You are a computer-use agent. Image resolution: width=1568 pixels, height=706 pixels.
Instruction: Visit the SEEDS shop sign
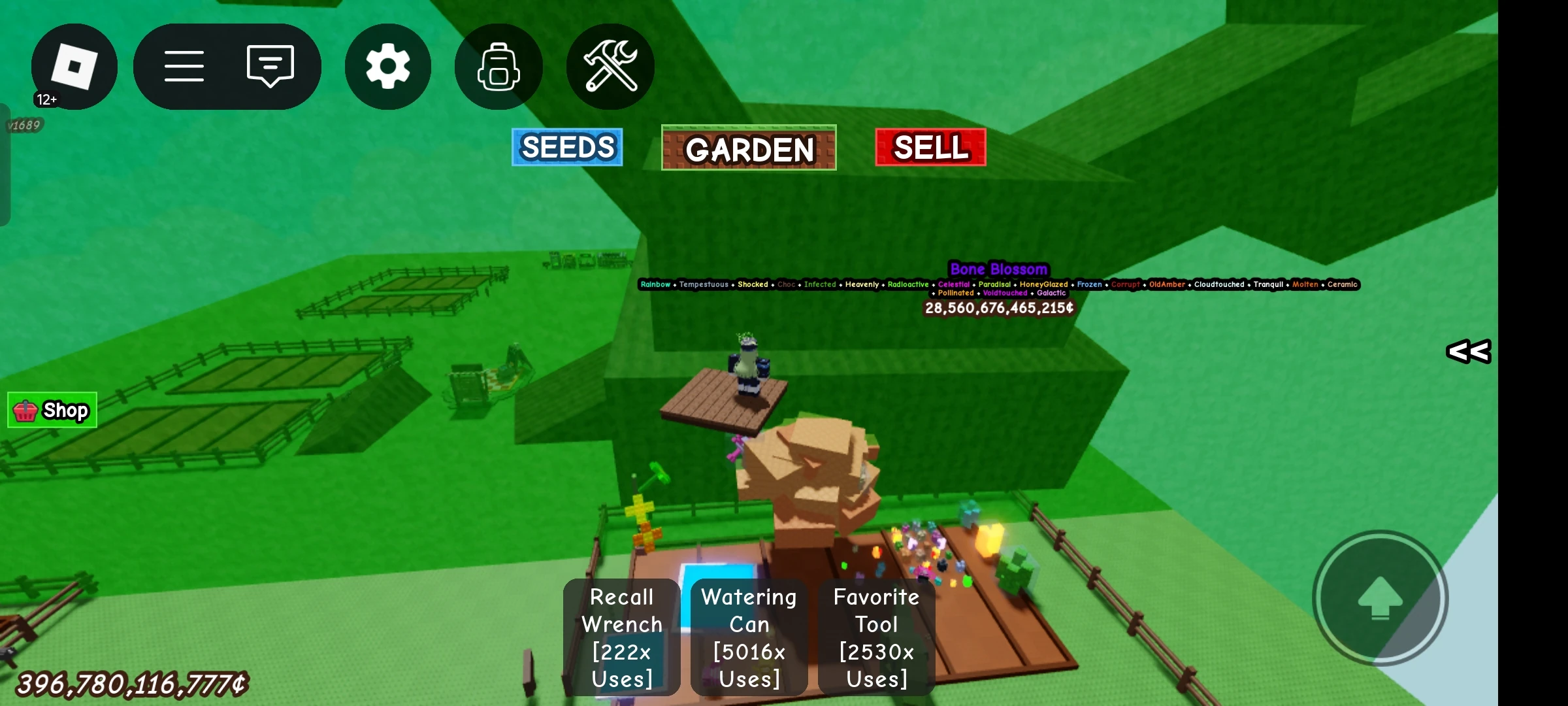click(x=566, y=148)
